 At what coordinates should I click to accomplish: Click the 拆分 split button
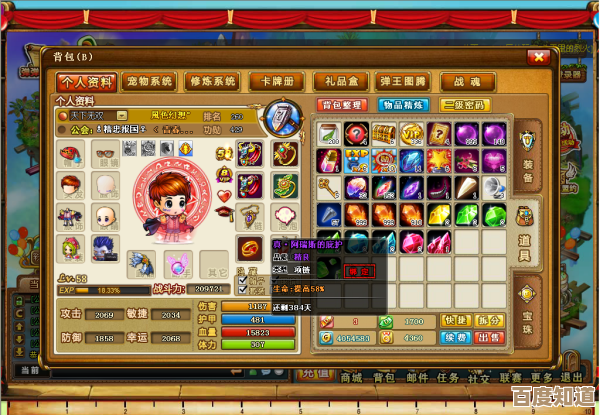click(489, 320)
